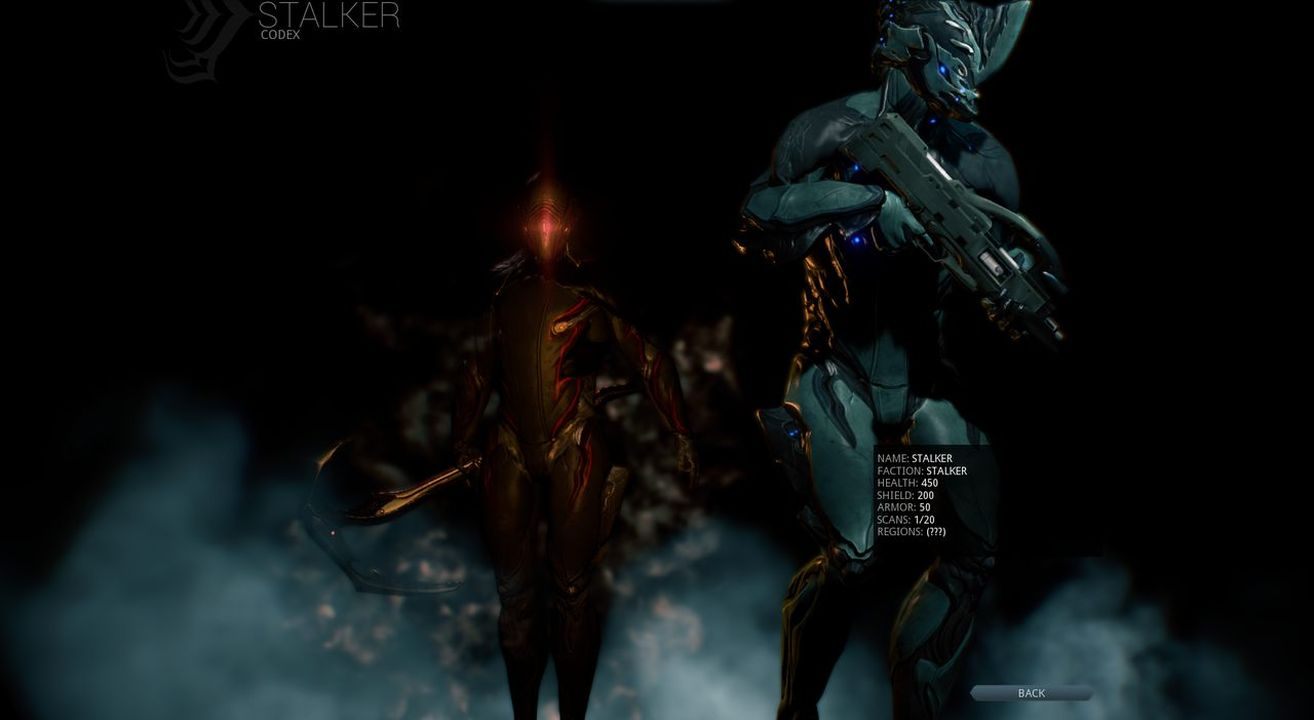This screenshot has width=1314, height=720.
Task: Click the BACK button
Action: 1030,692
